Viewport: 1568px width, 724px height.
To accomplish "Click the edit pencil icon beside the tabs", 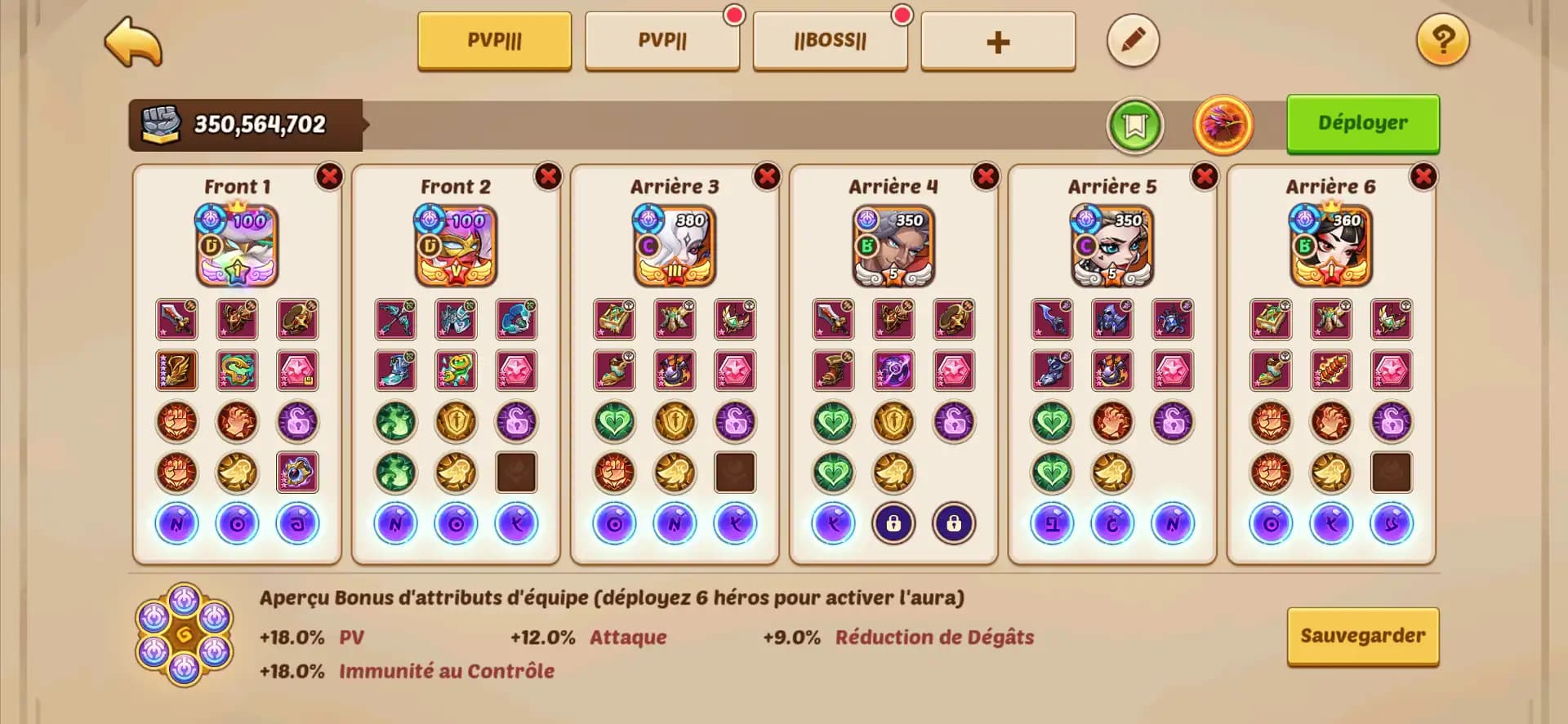I will tap(1133, 40).
